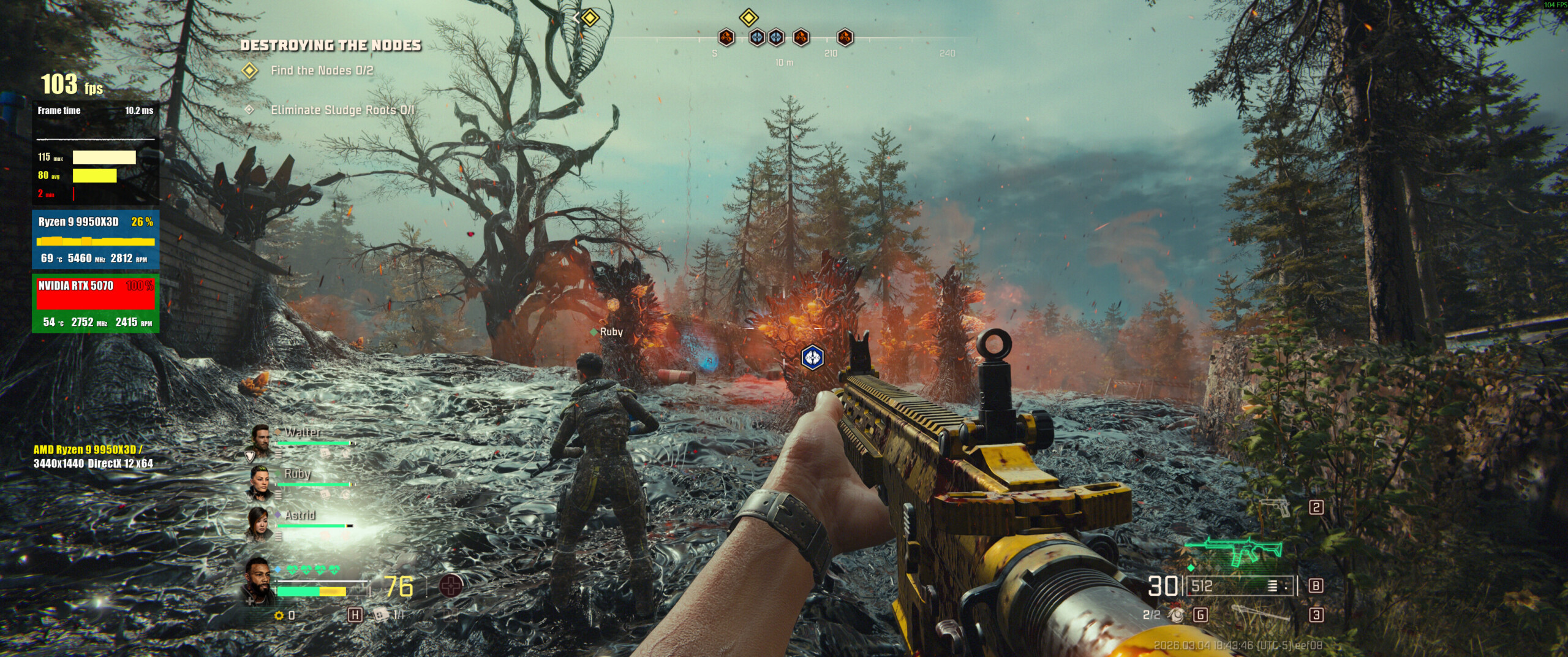
Task: Click the NVIDIA RTX 5070 overlay panel
Action: click(96, 303)
